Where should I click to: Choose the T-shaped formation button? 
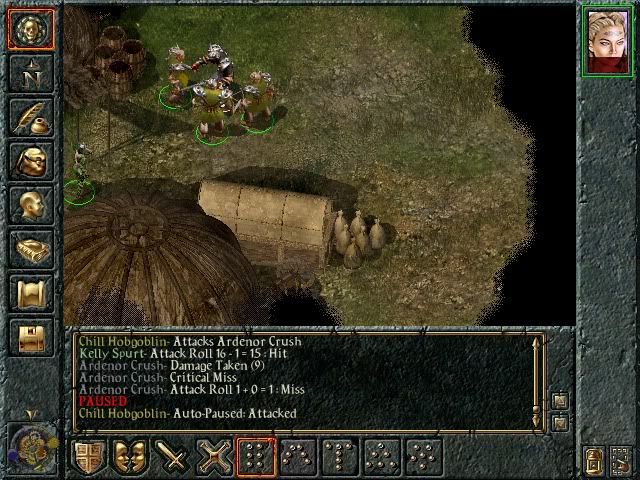click(x=341, y=456)
